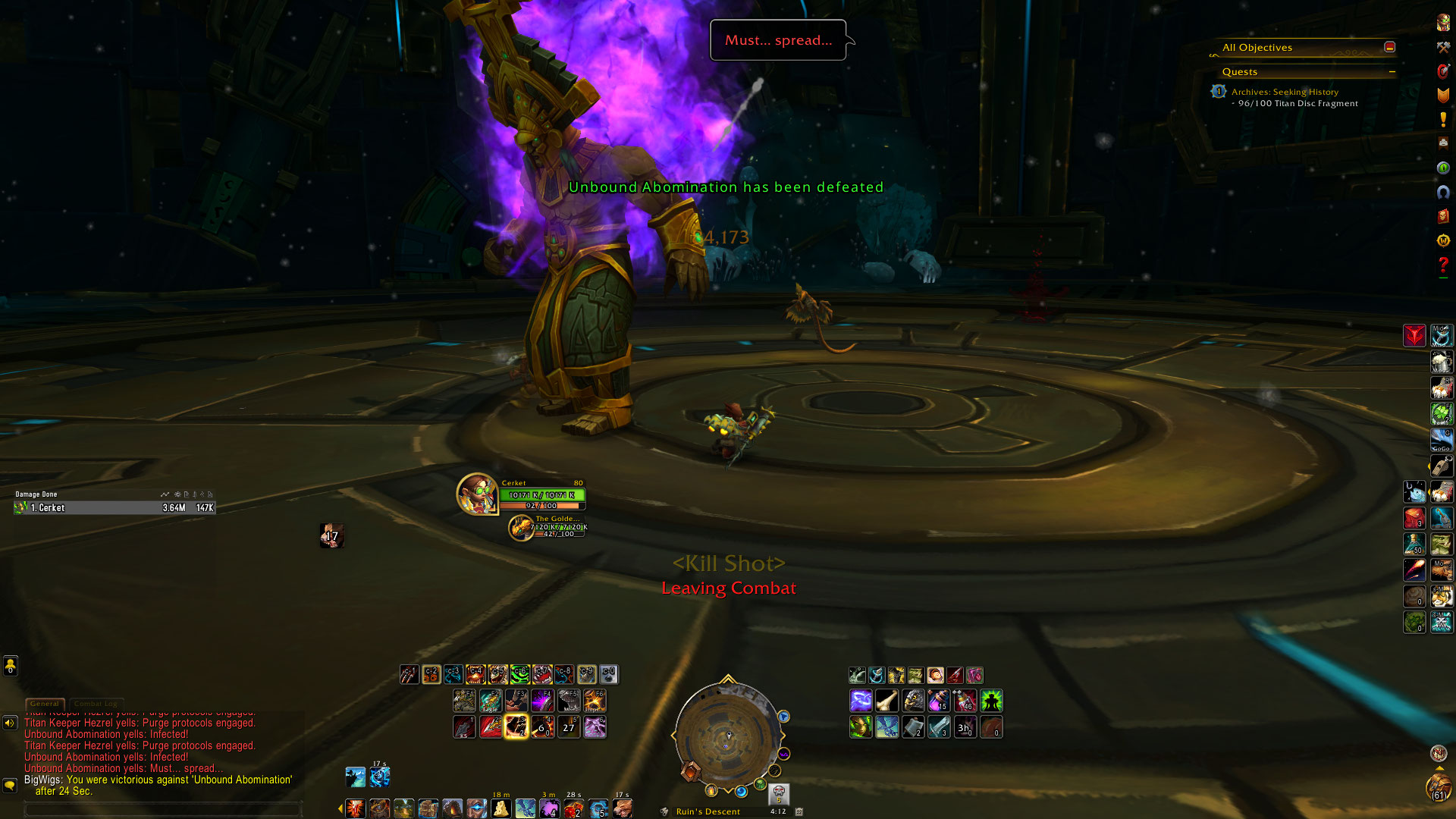This screenshot has height=819, width=1456.
Task: Switch to the Combat Log tab
Action: [96, 704]
